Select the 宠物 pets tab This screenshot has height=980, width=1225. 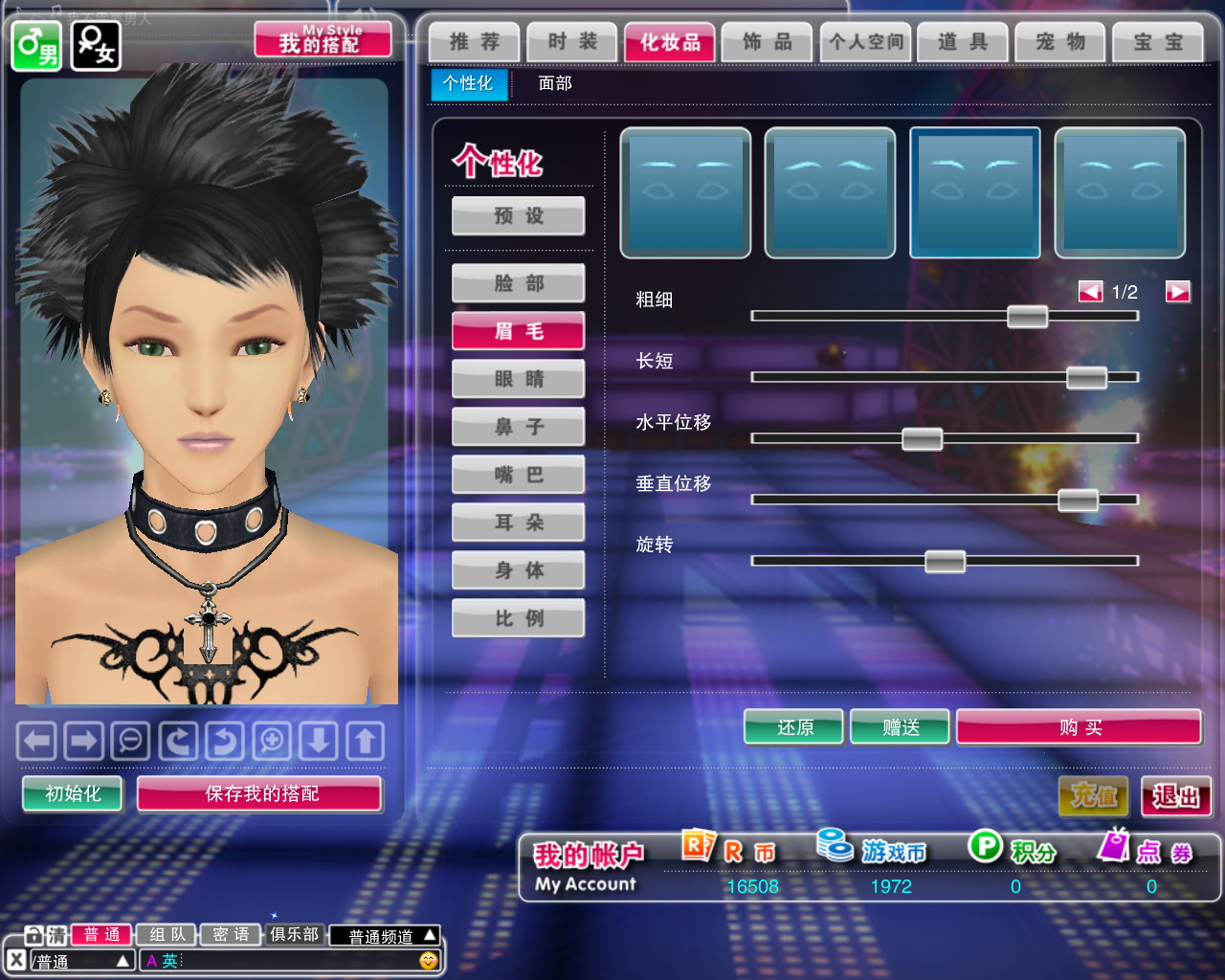tap(1060, 42)
